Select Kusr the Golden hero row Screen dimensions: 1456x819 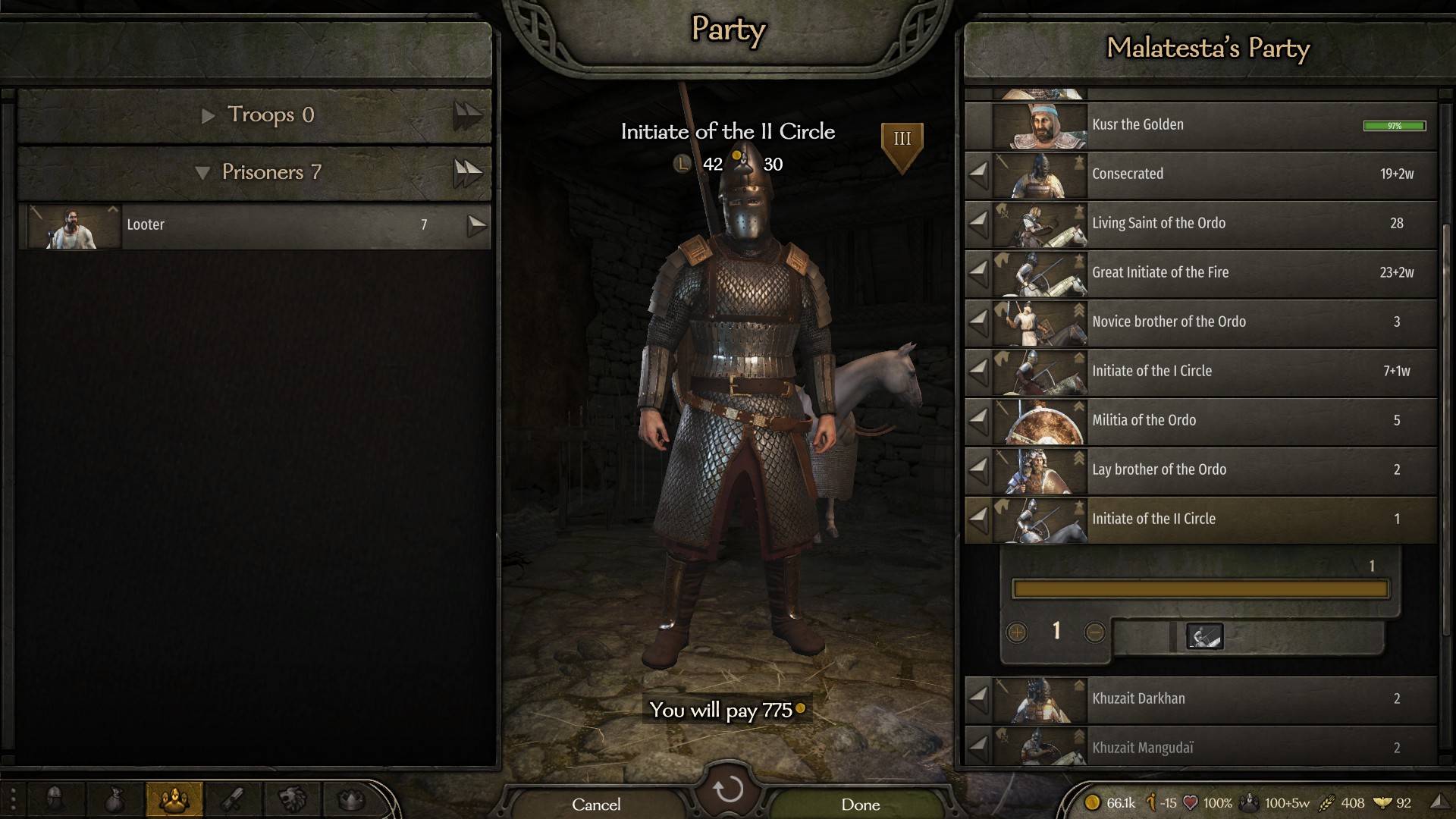tap(1213, 125)
